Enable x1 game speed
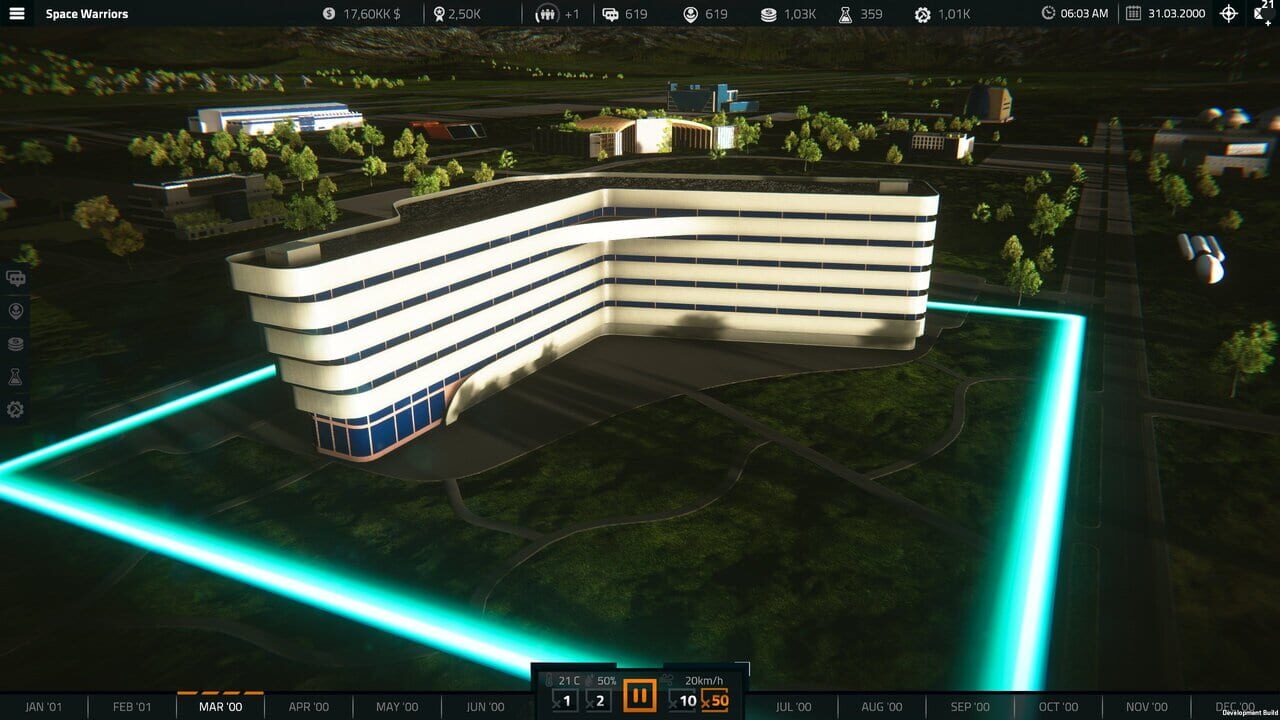The image size is (1280, 720). click(x=564, y=700)
